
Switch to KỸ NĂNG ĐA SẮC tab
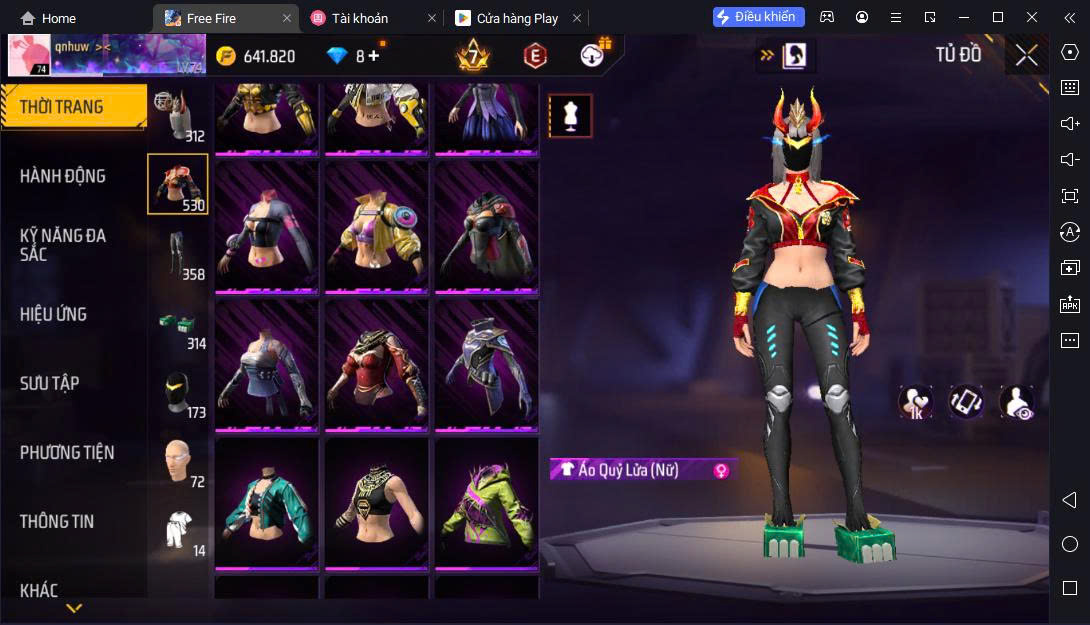coord(63,245)
